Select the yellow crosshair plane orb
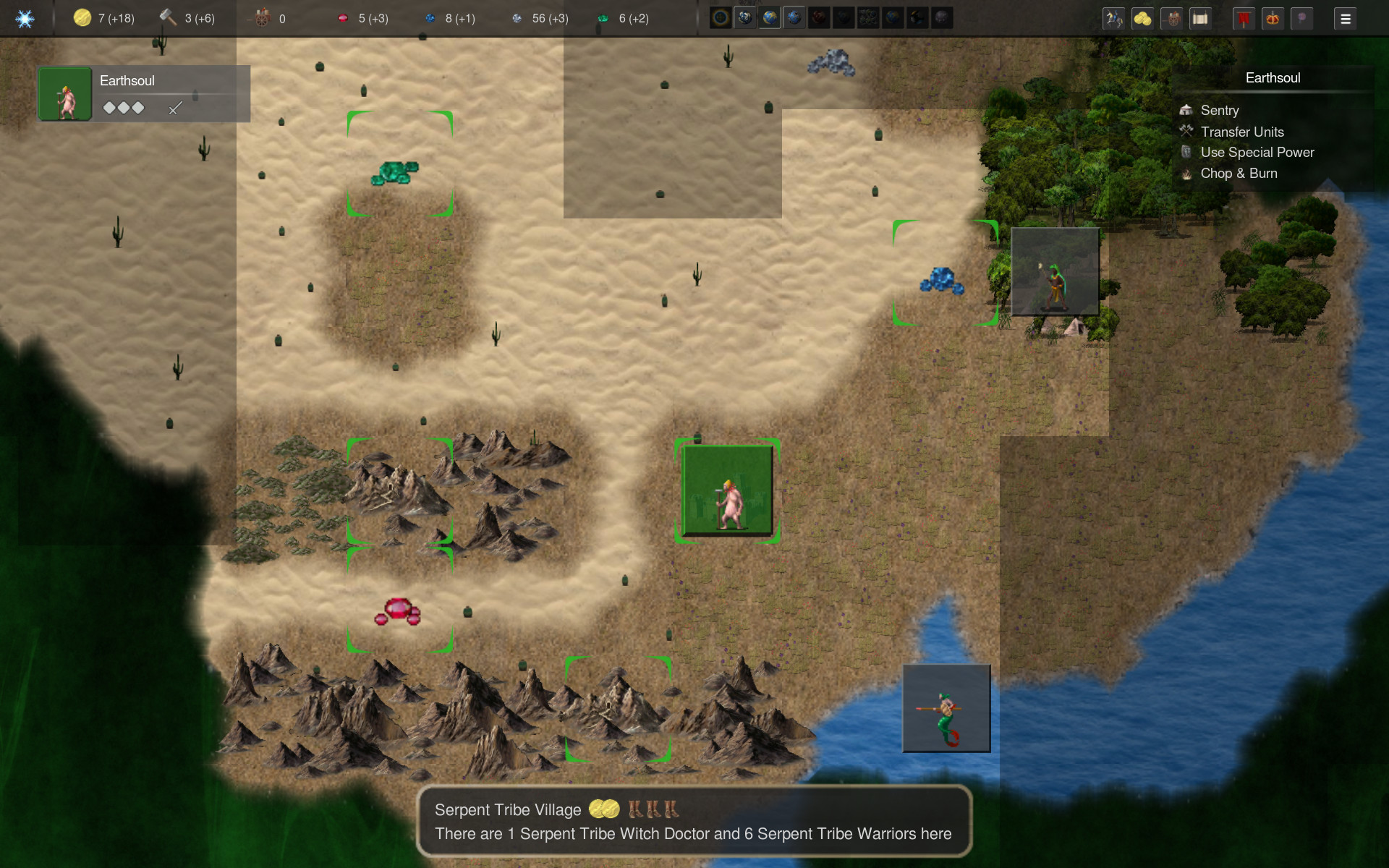 click(x=721, y=18)
